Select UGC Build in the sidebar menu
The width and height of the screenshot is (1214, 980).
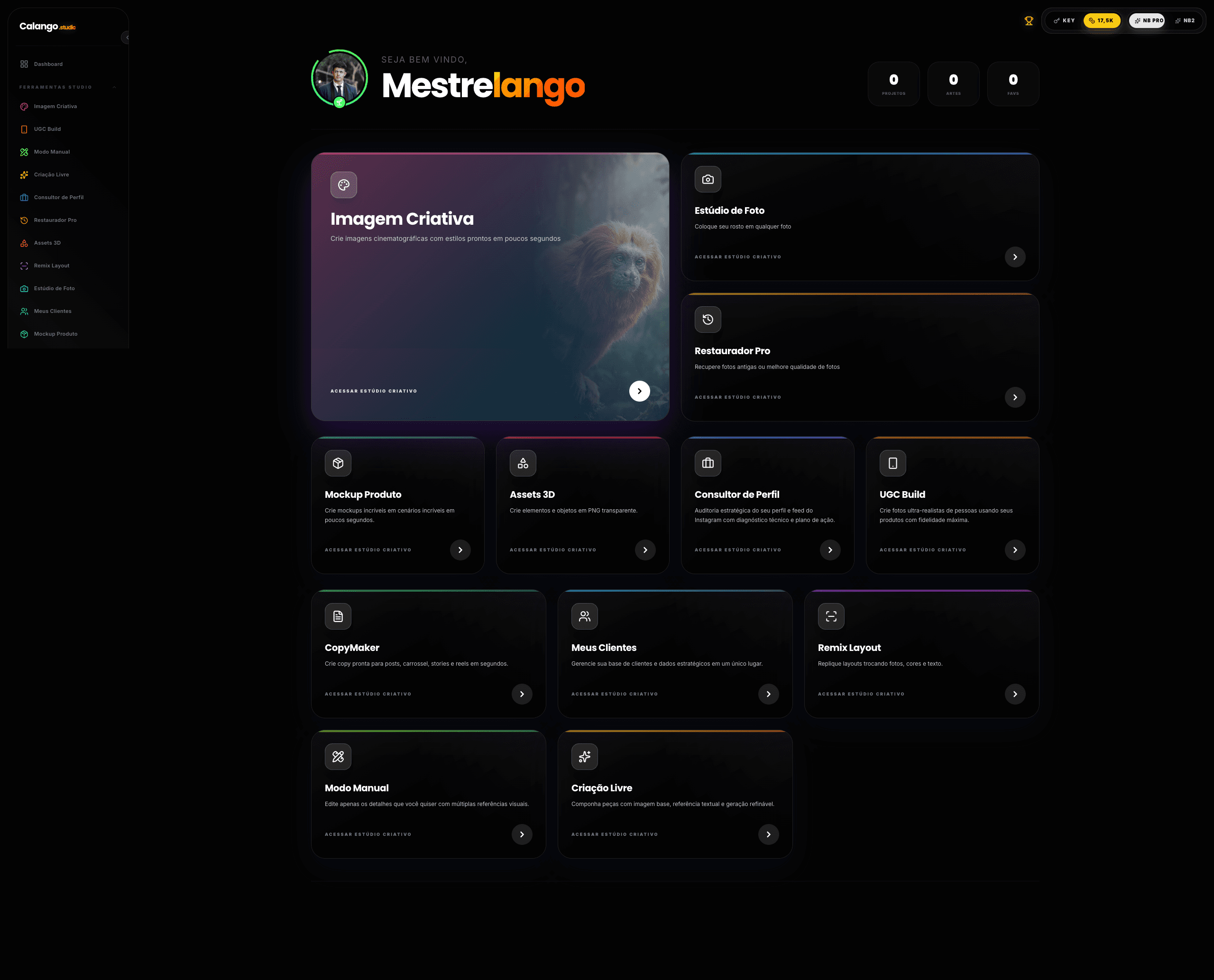(47, 129)
